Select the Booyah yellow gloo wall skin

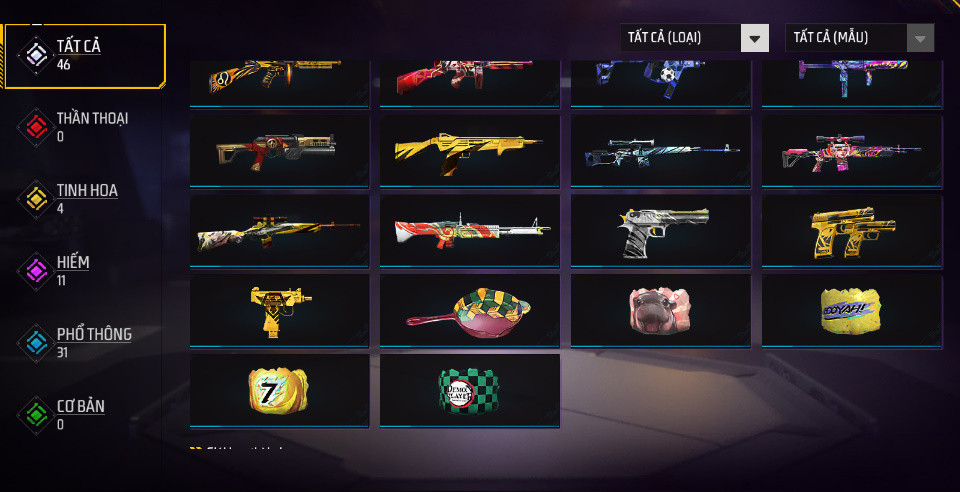[851, 310]
